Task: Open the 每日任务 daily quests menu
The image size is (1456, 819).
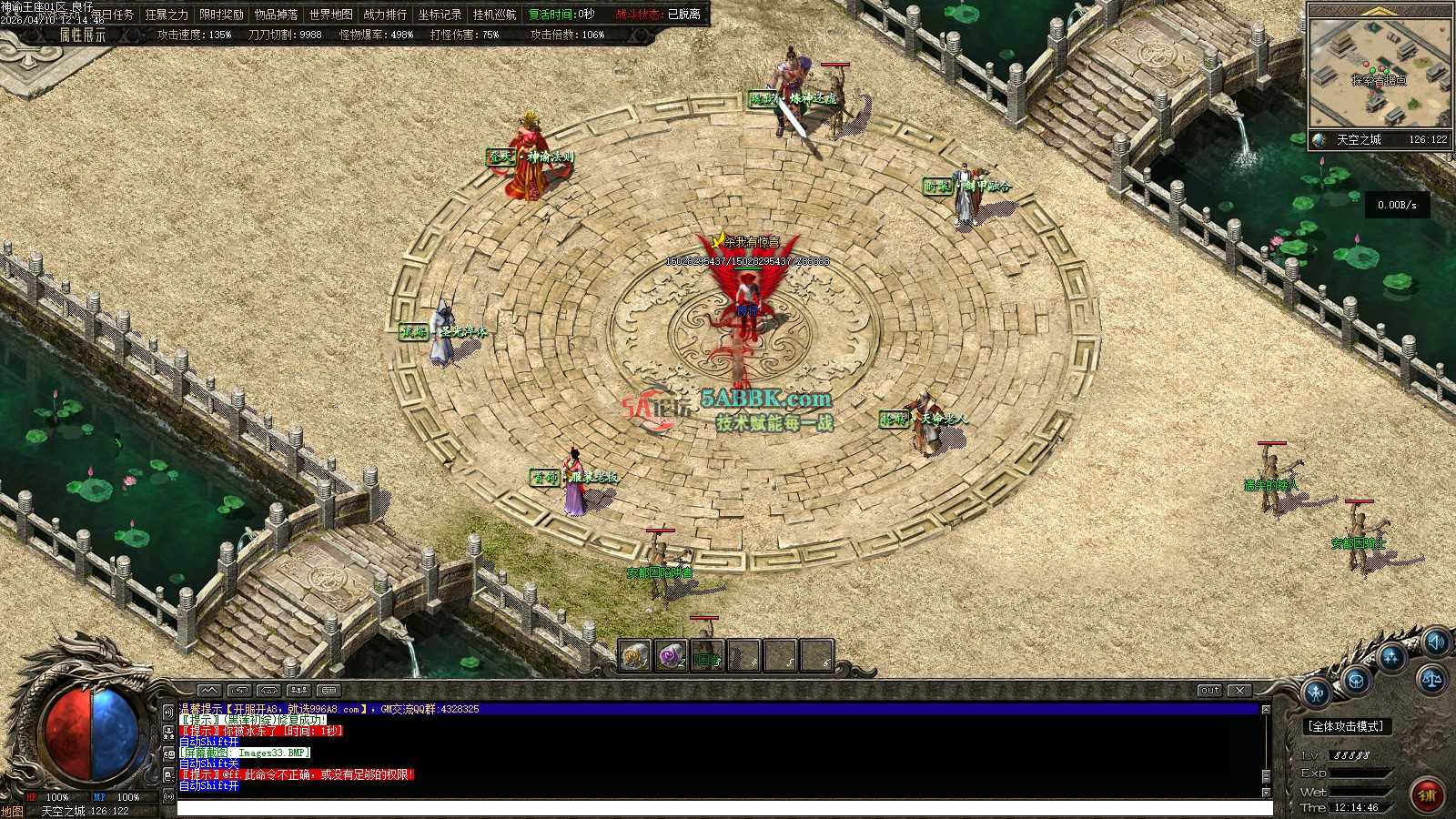Action: point(113,15)
